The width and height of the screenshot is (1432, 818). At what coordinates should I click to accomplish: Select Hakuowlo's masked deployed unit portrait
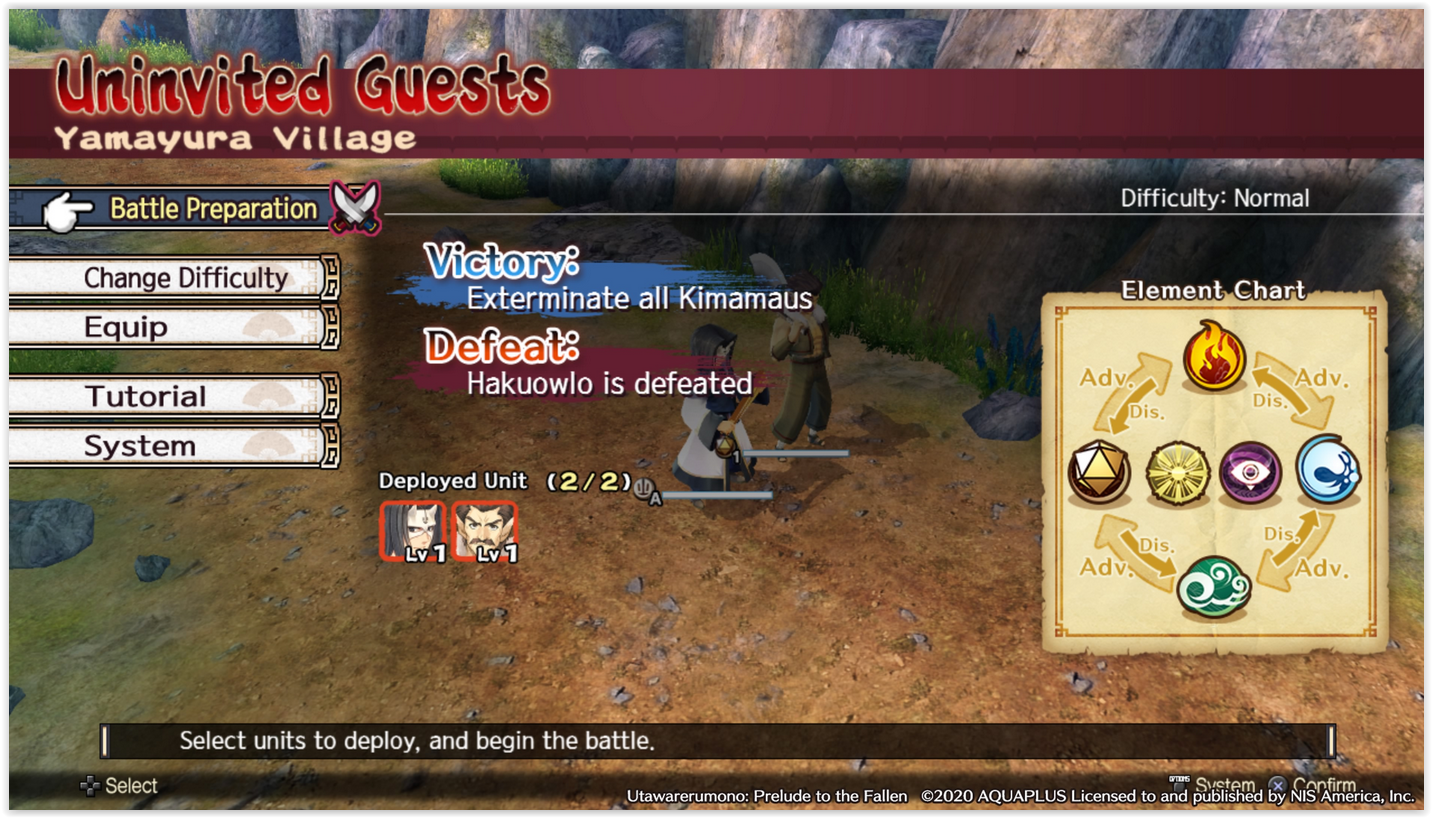[x=413, y=531]
